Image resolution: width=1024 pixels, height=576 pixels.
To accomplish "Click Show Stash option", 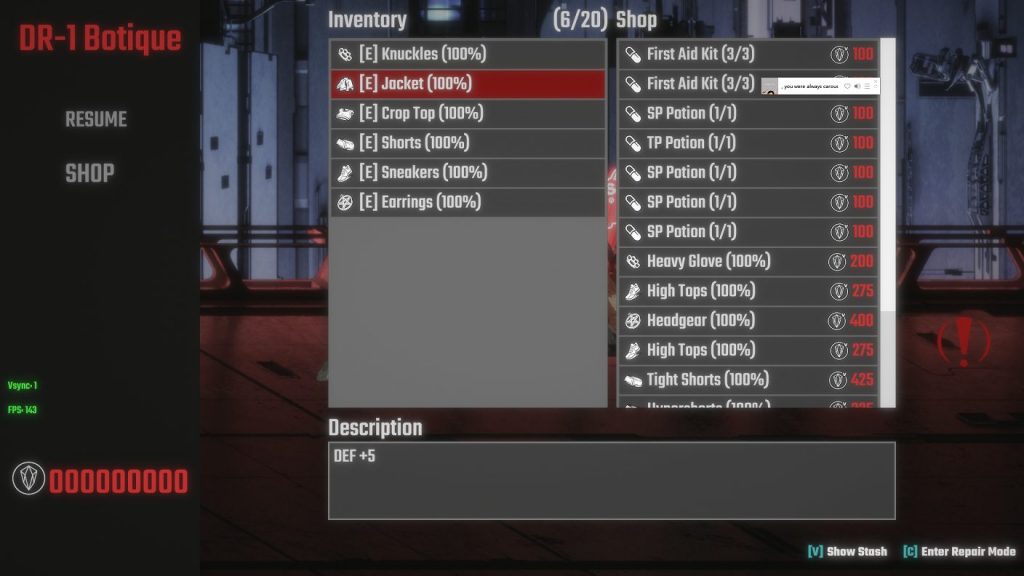I will click(x=848, y=552).
